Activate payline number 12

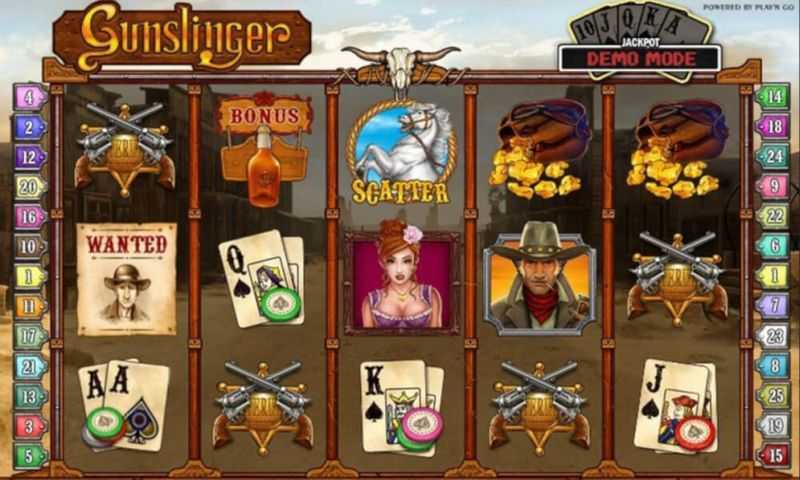[30, 157]
